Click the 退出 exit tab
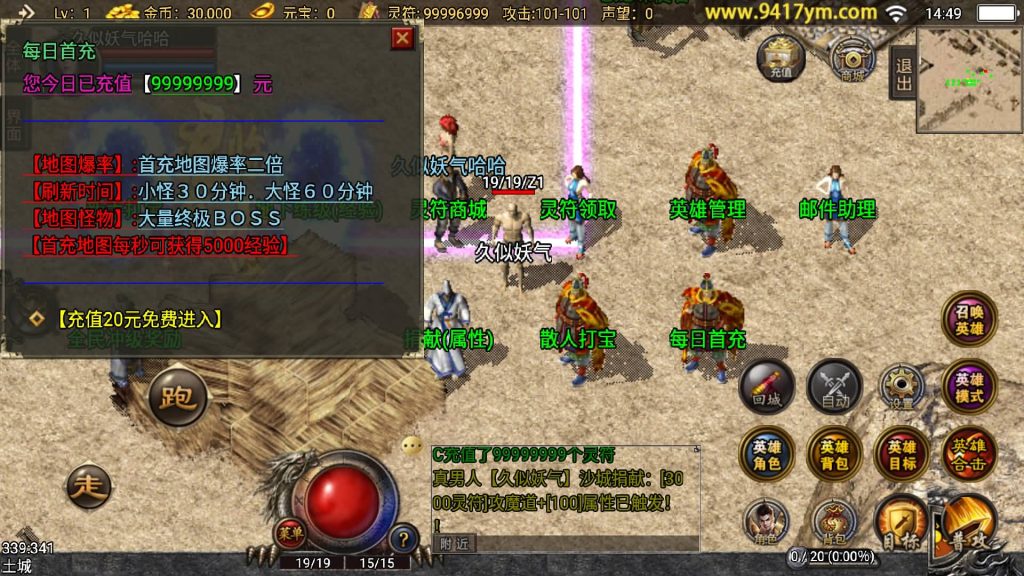 904,74
